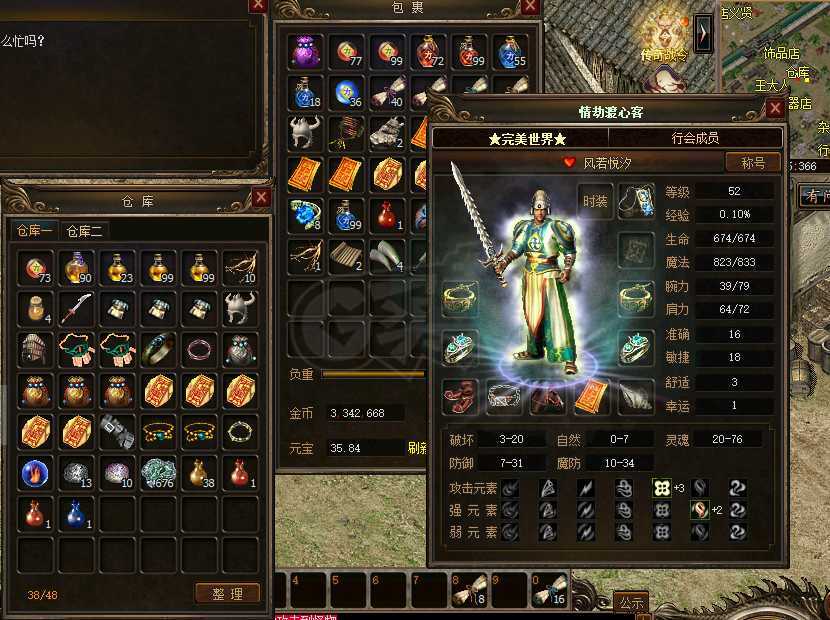Sort the warehouse with 整理 button
This screenshot has width=830, height=620.
point(227,593)
